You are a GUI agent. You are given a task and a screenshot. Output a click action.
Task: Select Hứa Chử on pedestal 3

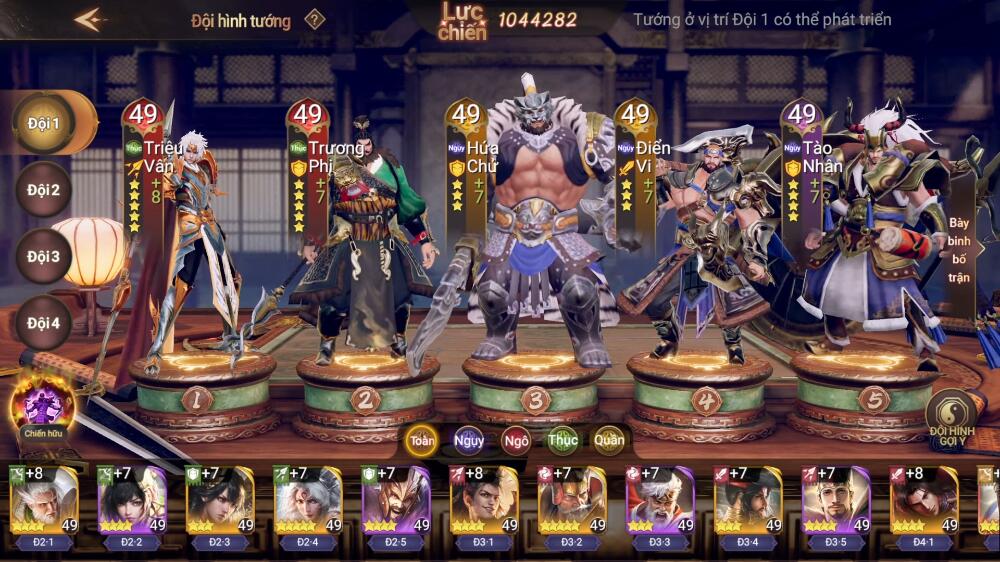click(x=535, y=240)
